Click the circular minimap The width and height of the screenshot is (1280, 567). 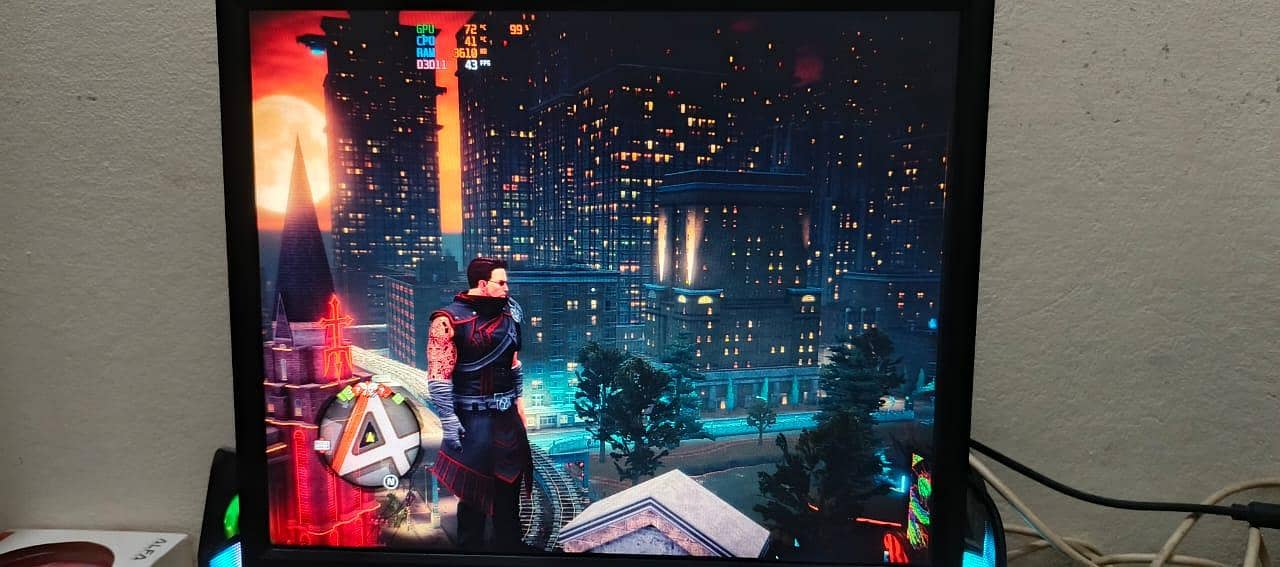(370, 435)
